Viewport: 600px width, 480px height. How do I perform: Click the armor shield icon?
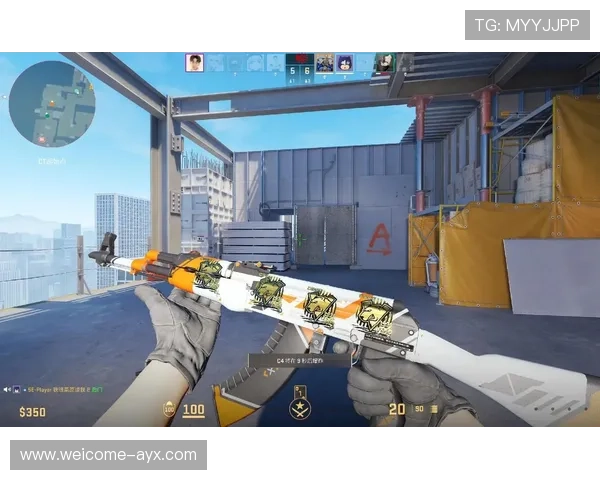[x=168, y=409]
